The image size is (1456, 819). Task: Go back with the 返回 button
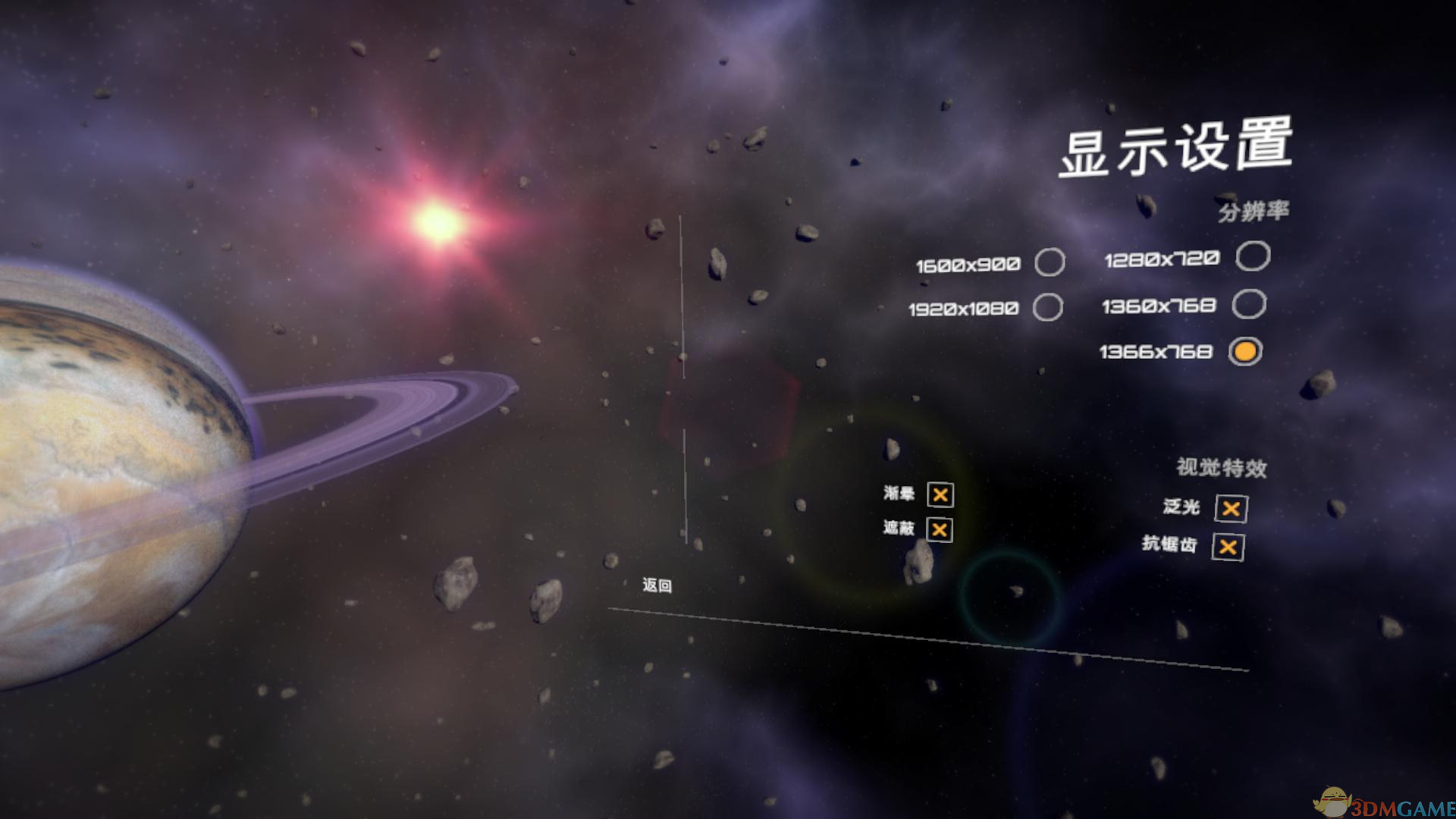[657, 585]
